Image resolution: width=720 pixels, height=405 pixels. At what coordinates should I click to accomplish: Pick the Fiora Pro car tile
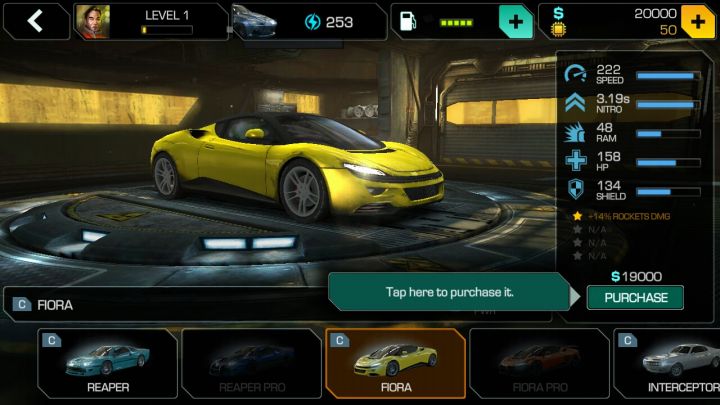[x=540, y=363]
